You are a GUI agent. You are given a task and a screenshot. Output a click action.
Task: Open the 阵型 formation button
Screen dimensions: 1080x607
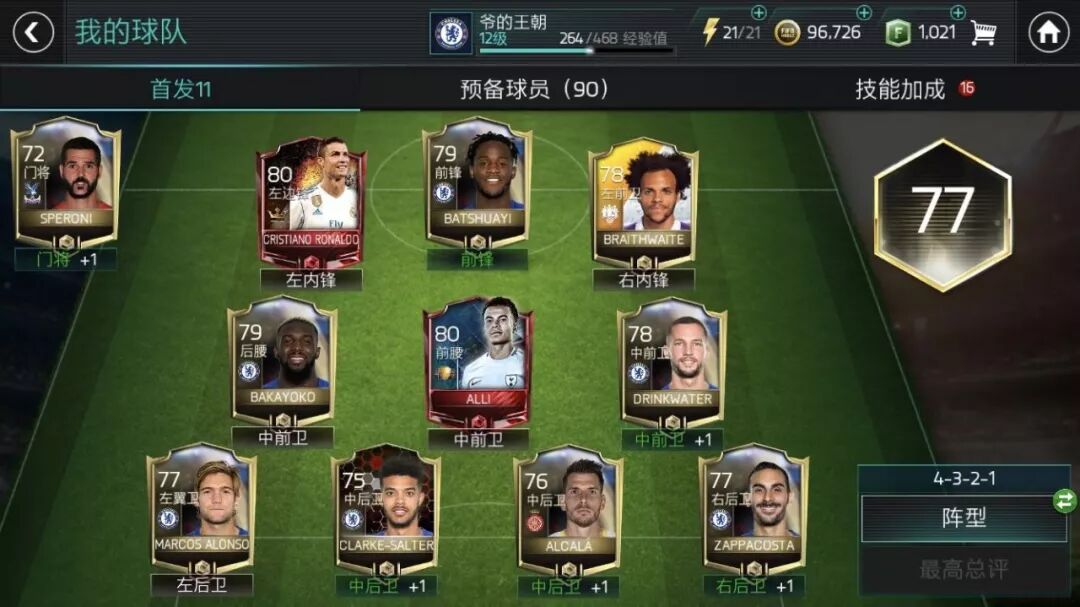point(964,519)
